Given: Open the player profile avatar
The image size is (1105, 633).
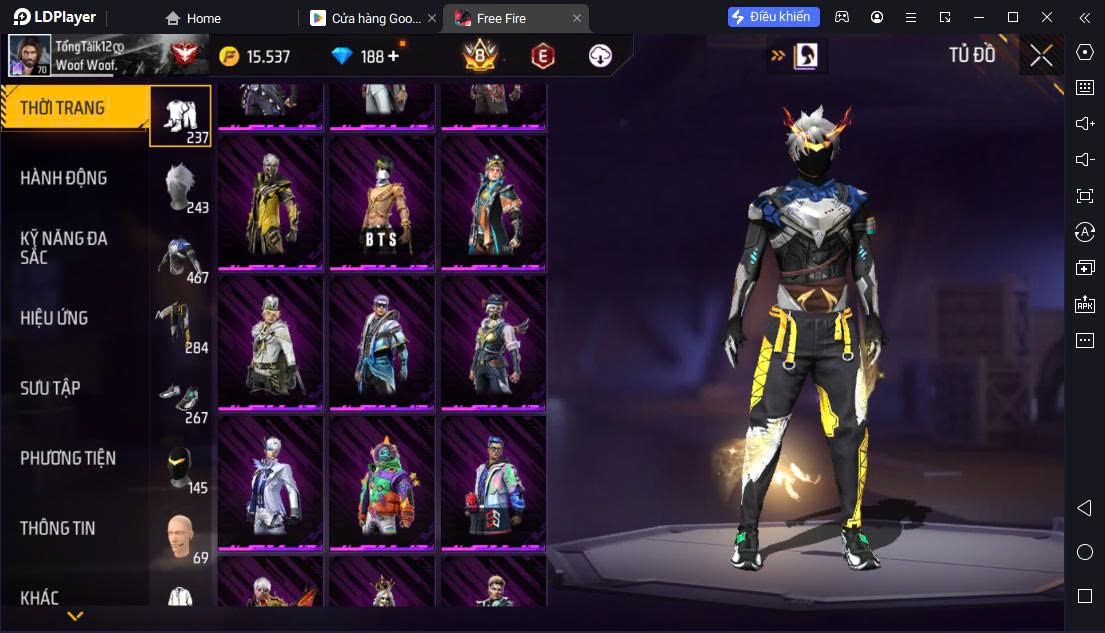Looking at the screenshot, I should pos(29,55).
